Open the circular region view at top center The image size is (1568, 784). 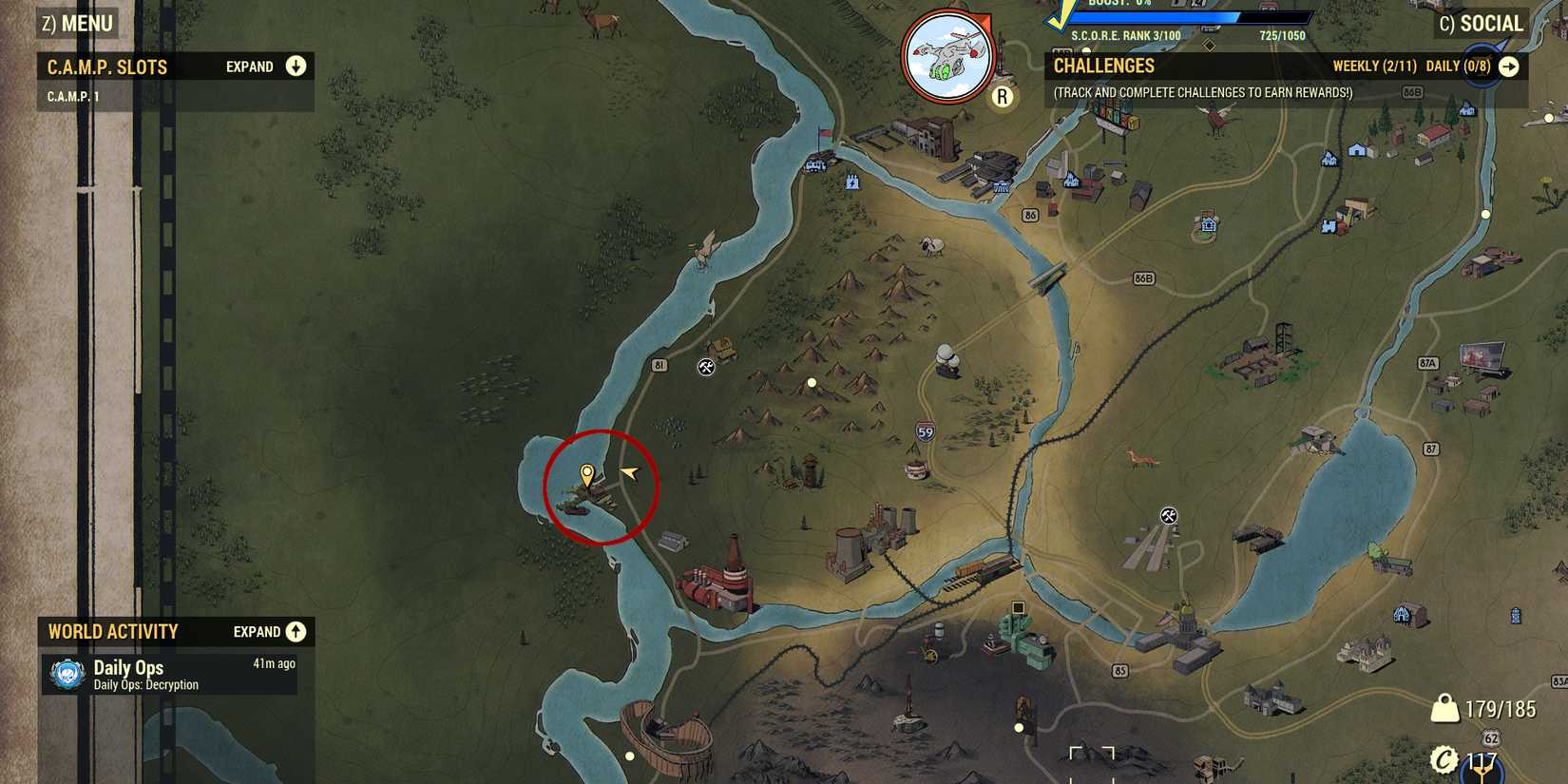coord(946,52)
